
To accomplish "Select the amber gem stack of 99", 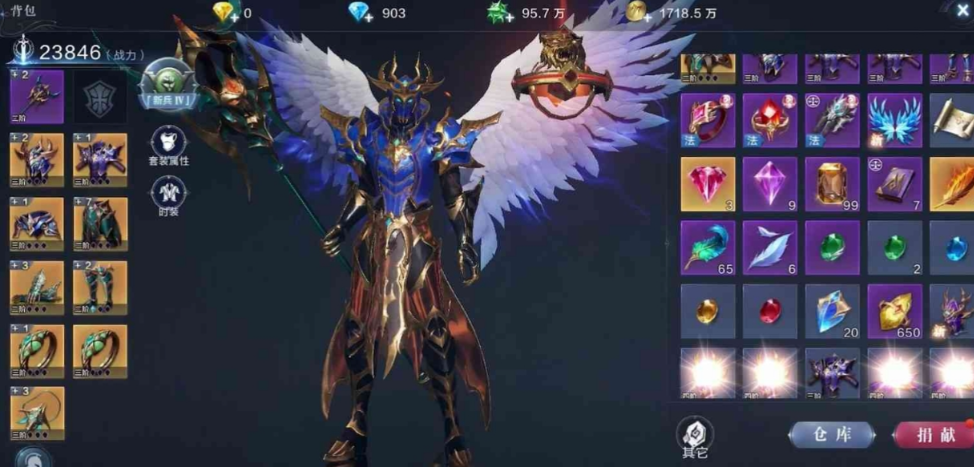I will [832, 184].
